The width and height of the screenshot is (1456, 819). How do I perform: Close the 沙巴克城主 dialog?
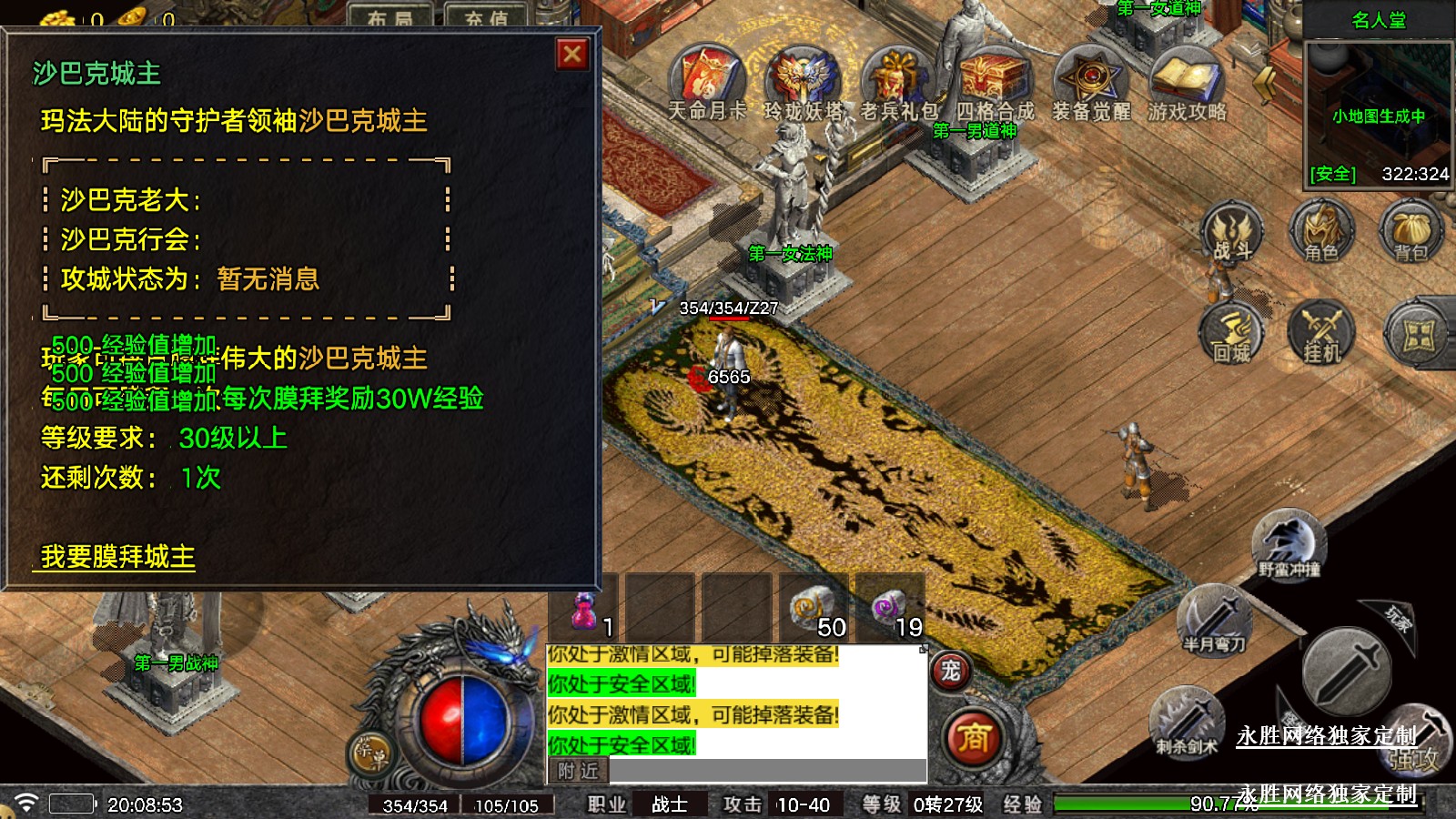(572, 55)
